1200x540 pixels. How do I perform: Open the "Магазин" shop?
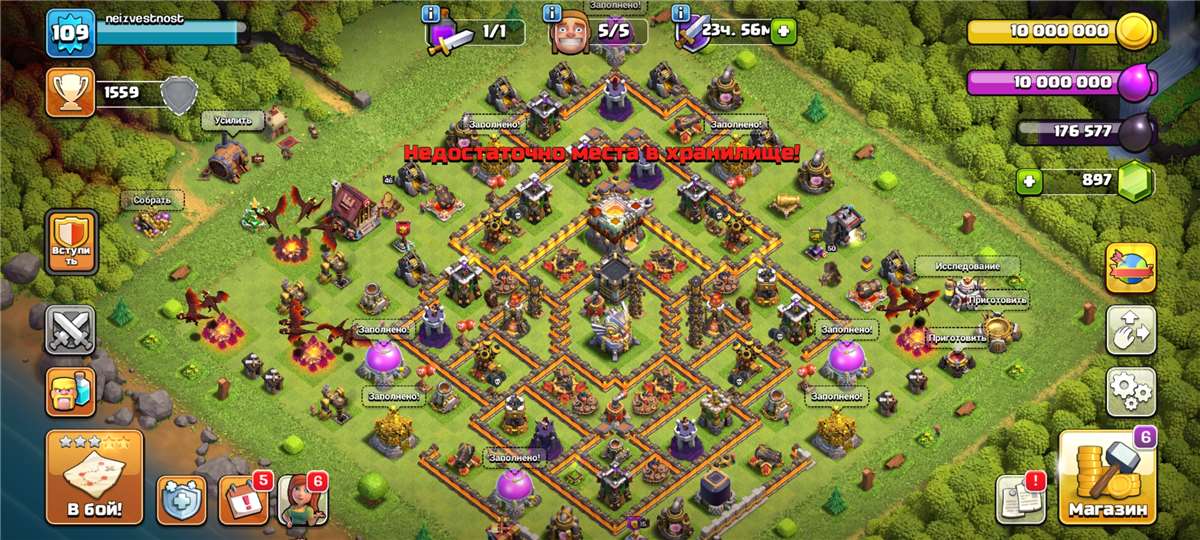1106,478
